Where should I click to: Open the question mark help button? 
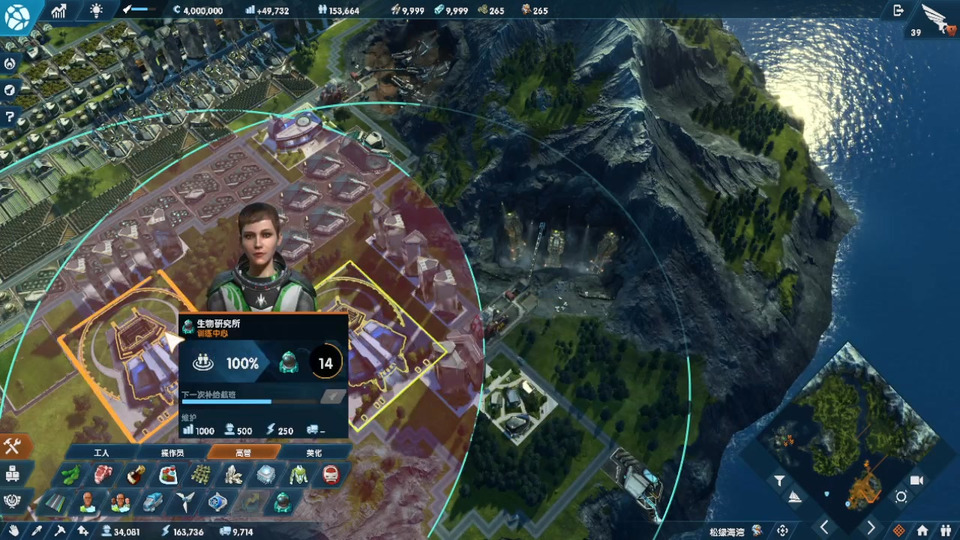point(10,117)
